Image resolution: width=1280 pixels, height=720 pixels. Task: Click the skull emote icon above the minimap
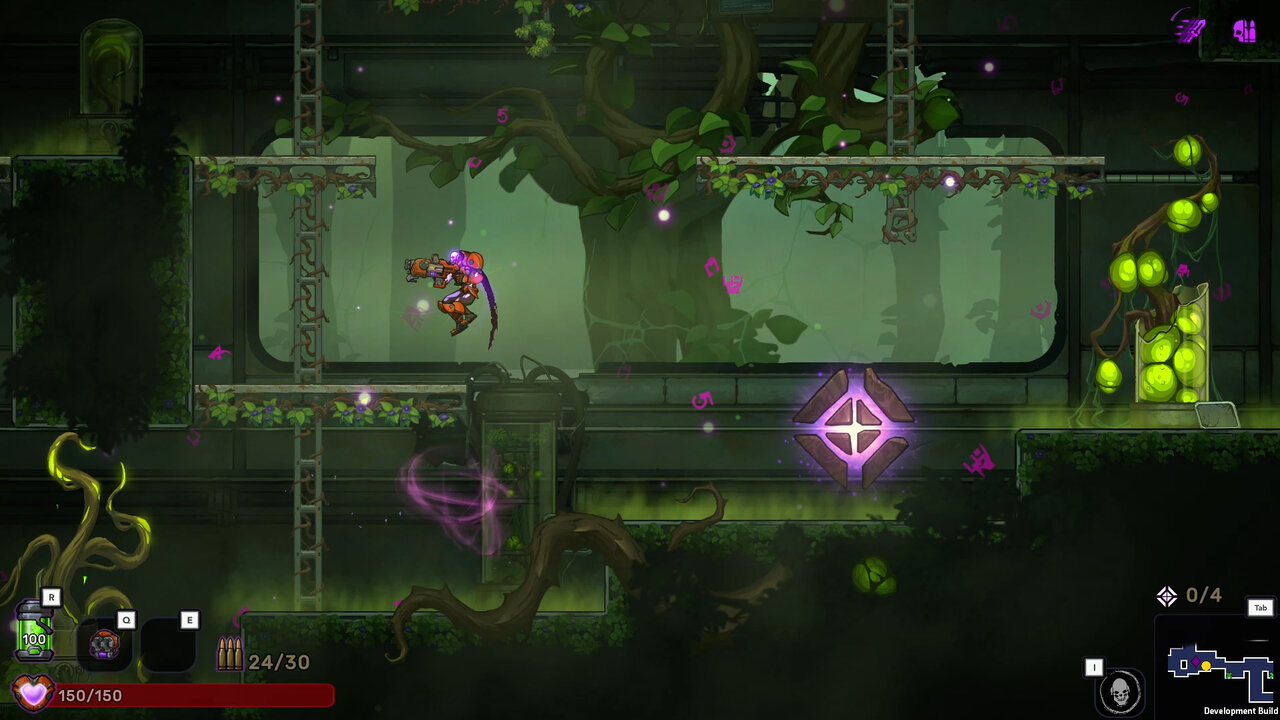(1122, 691)
